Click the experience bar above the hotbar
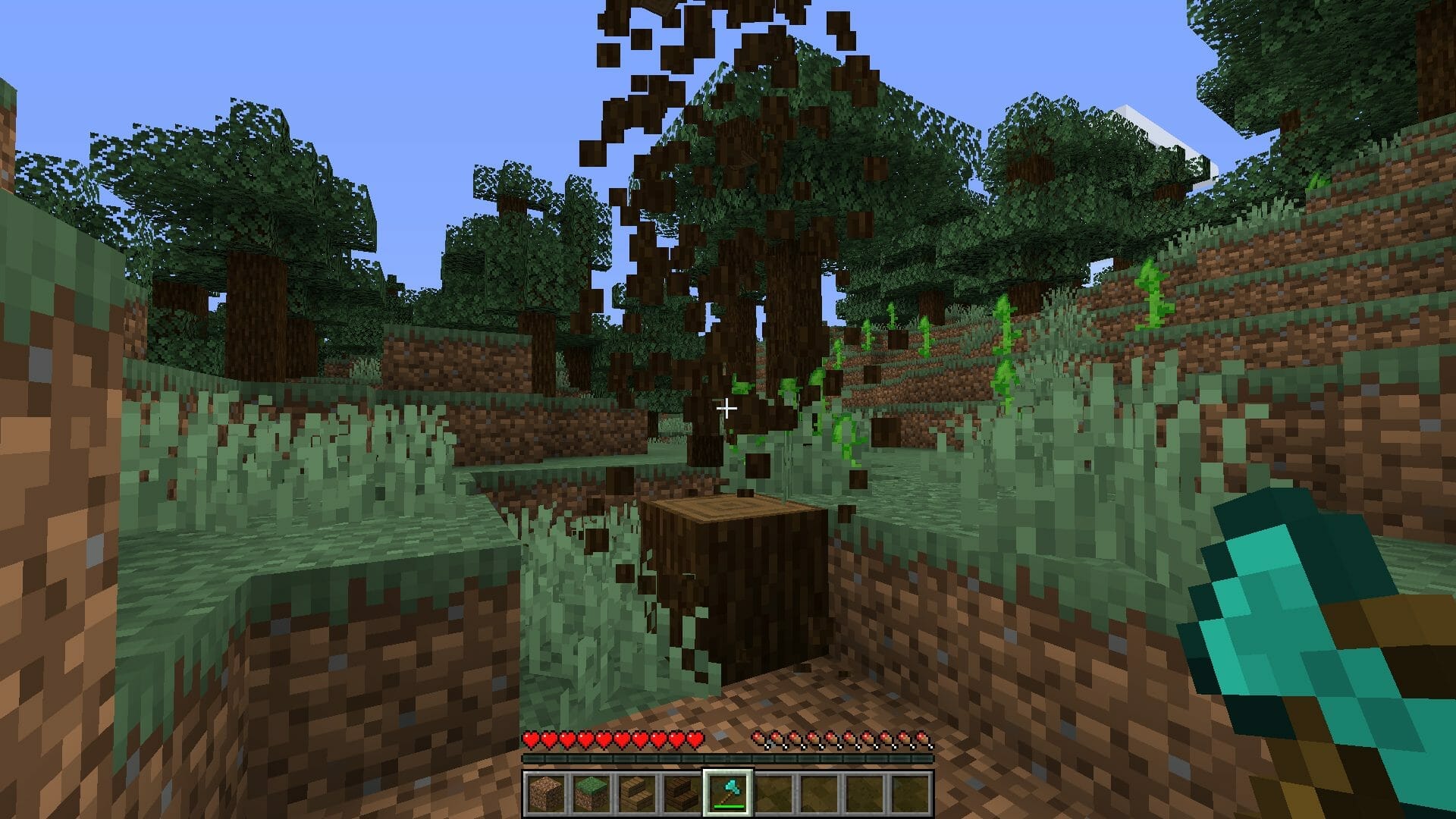Viewport: 1456px width, 819px height. point(728,759)
